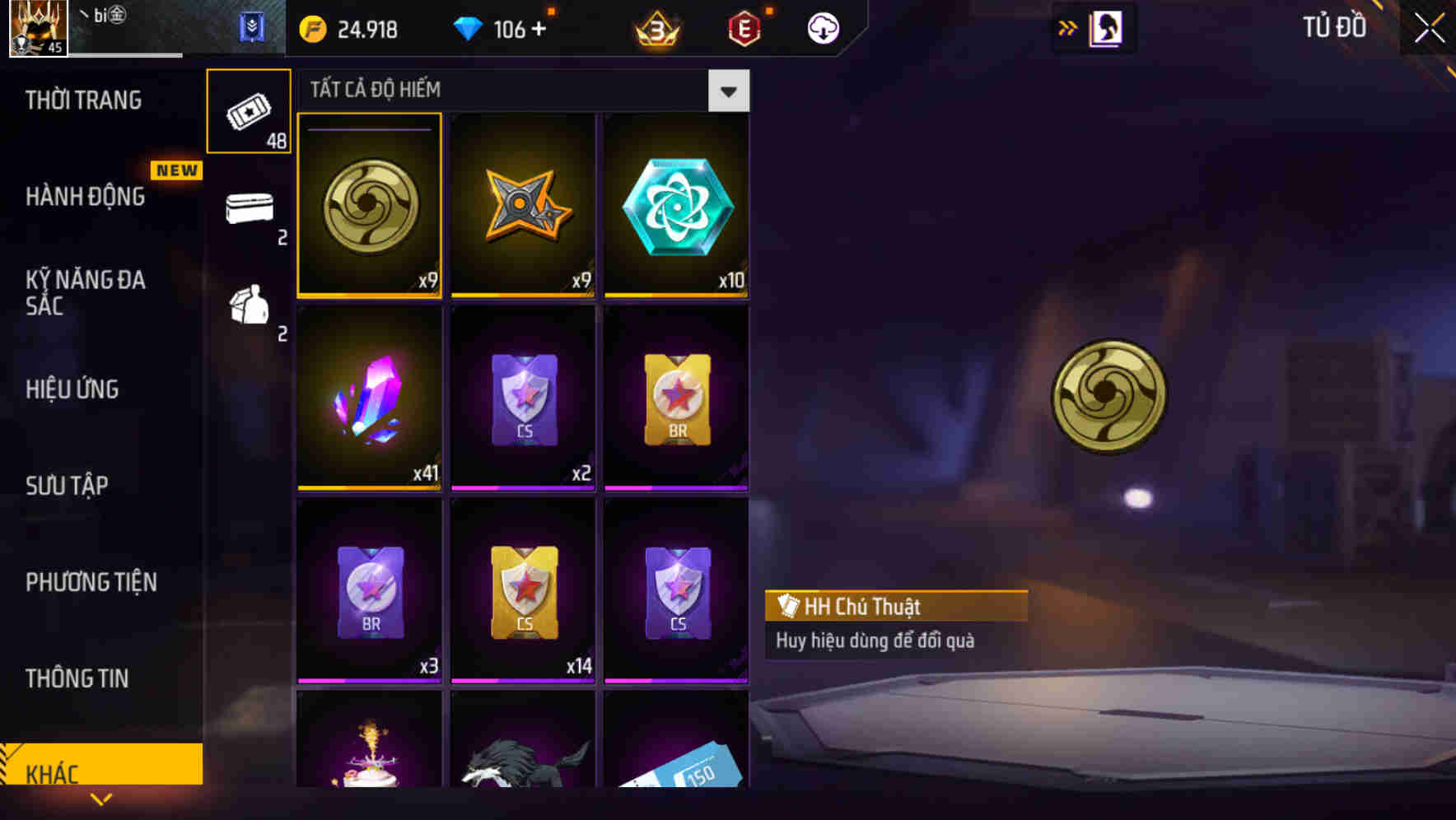View the crown rank badge
Image resolution: width=1456 pixels, height=820 pixels.
click(655, 29)
